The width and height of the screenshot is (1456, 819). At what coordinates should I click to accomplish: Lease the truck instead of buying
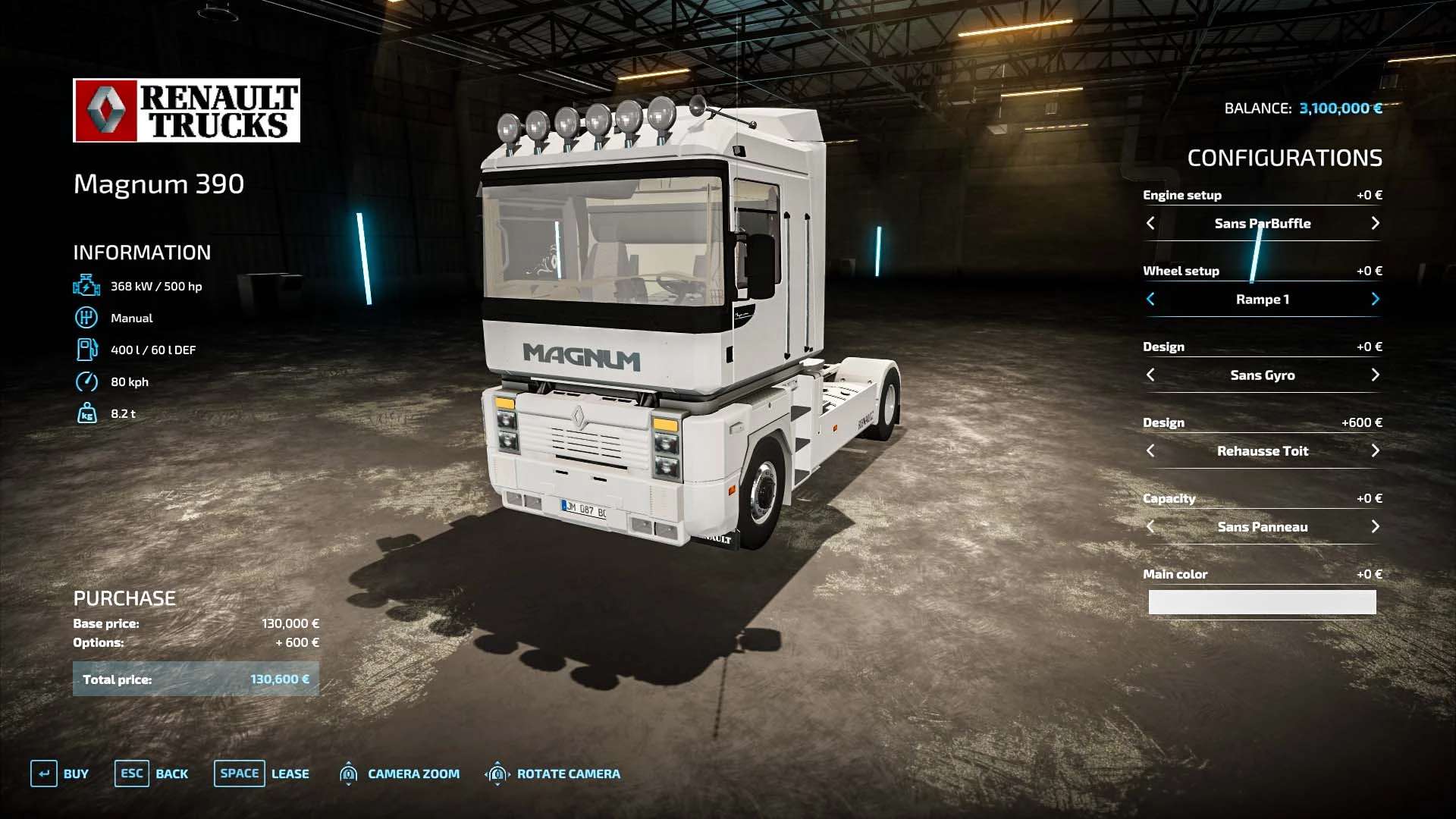(x=262, y=773)
